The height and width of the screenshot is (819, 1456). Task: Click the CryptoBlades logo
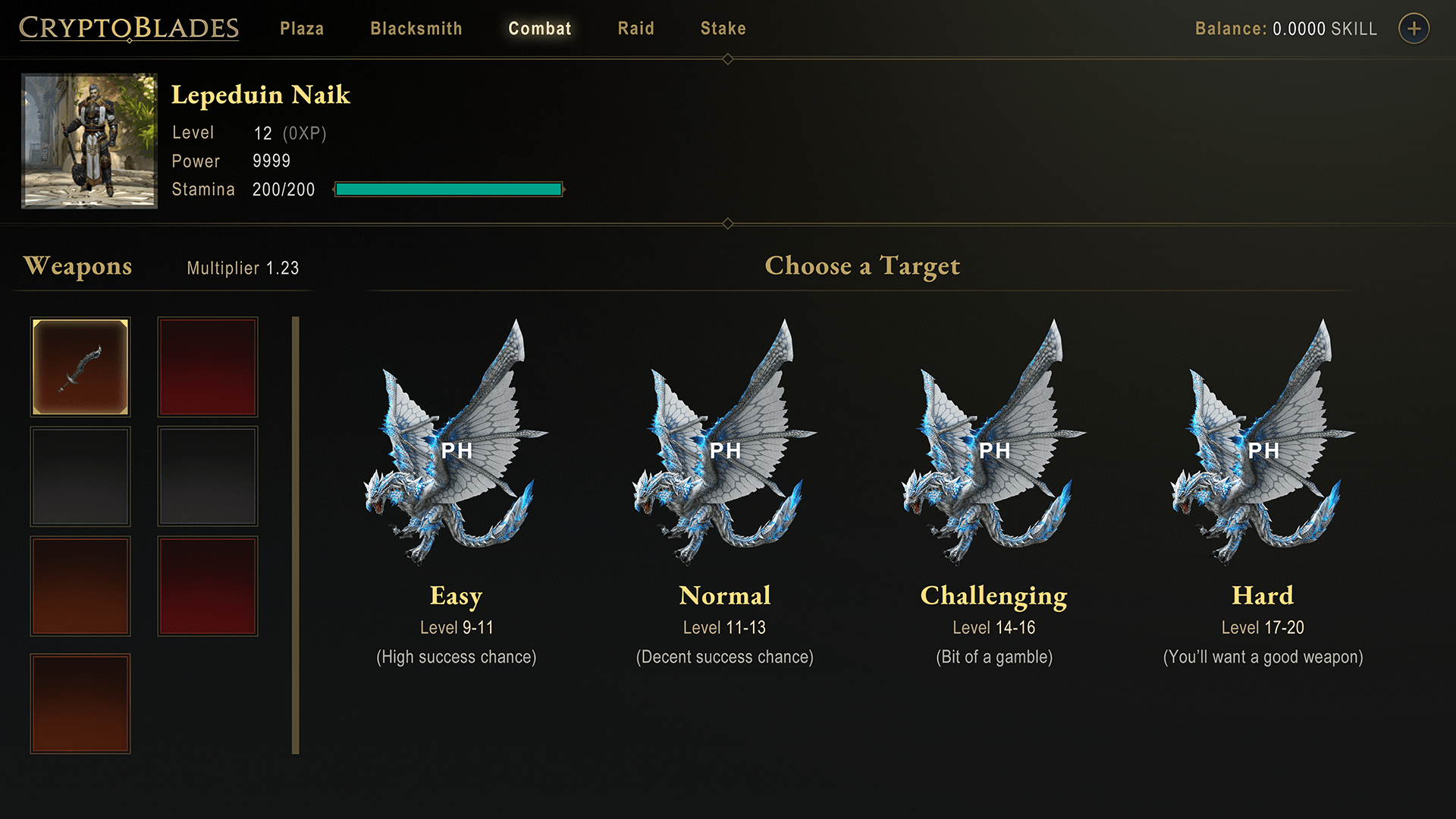tap(129, 29)
